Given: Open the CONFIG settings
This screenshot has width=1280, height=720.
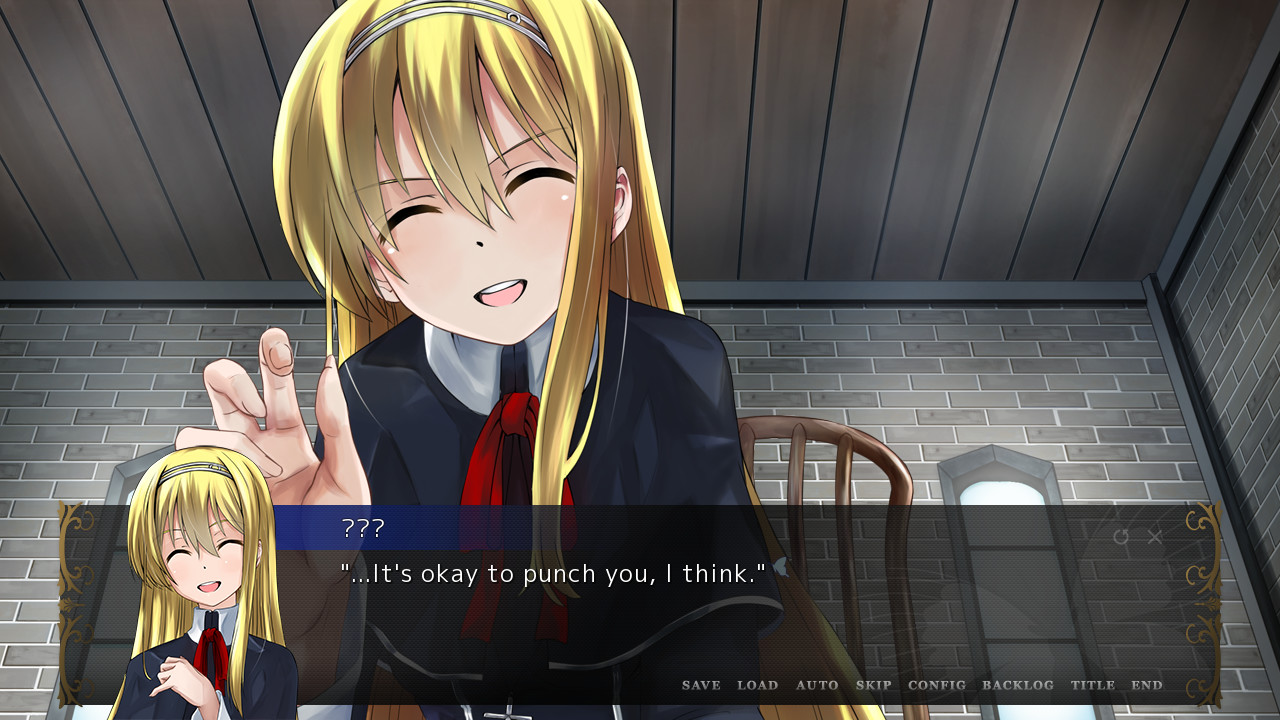Looking at the screenshot, I should [937, 685].
